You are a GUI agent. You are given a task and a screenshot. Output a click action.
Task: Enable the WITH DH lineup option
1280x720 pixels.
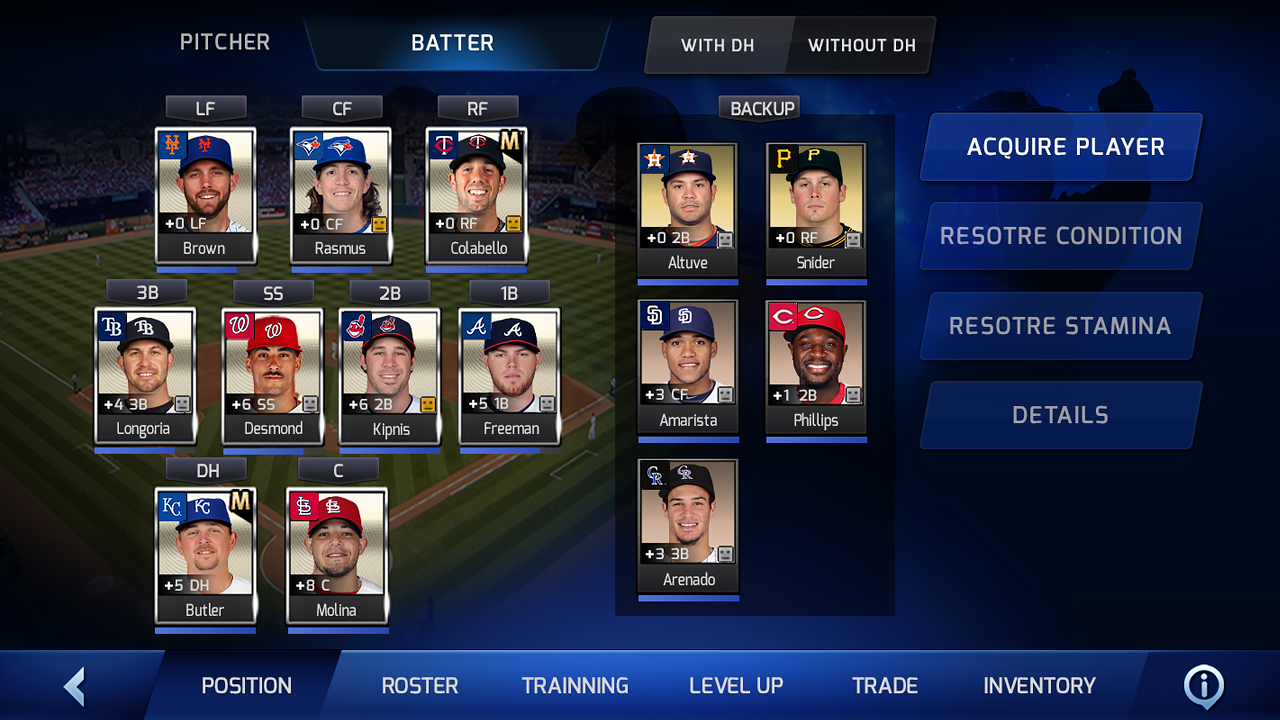(718, 45)
